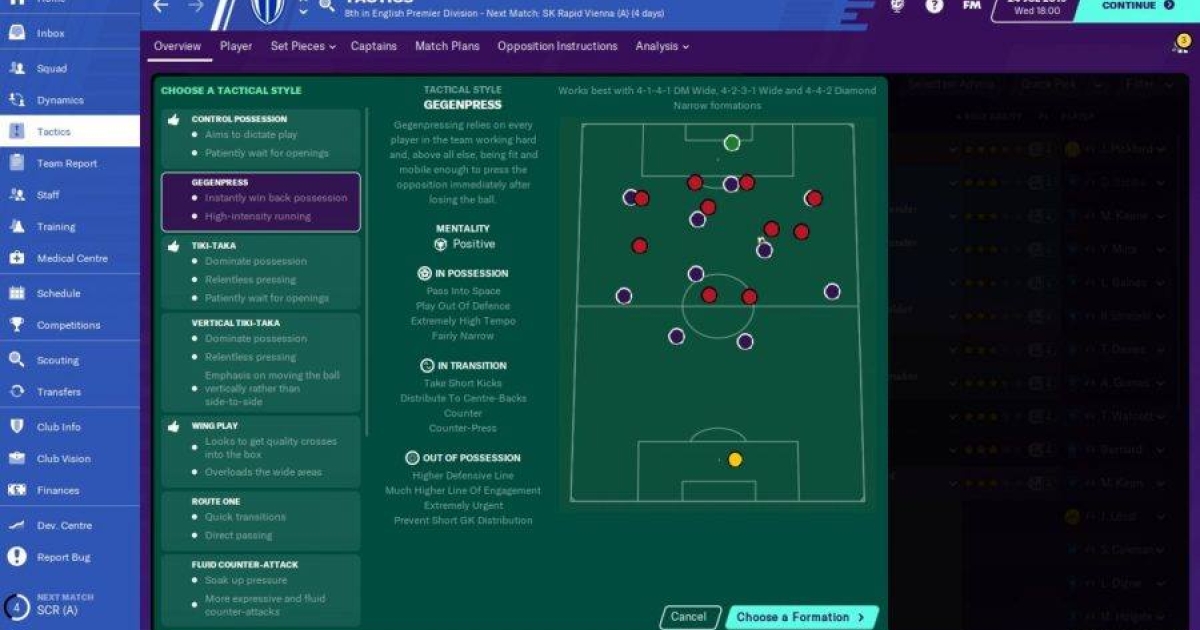Open the Dynamics section

point(60,101)
